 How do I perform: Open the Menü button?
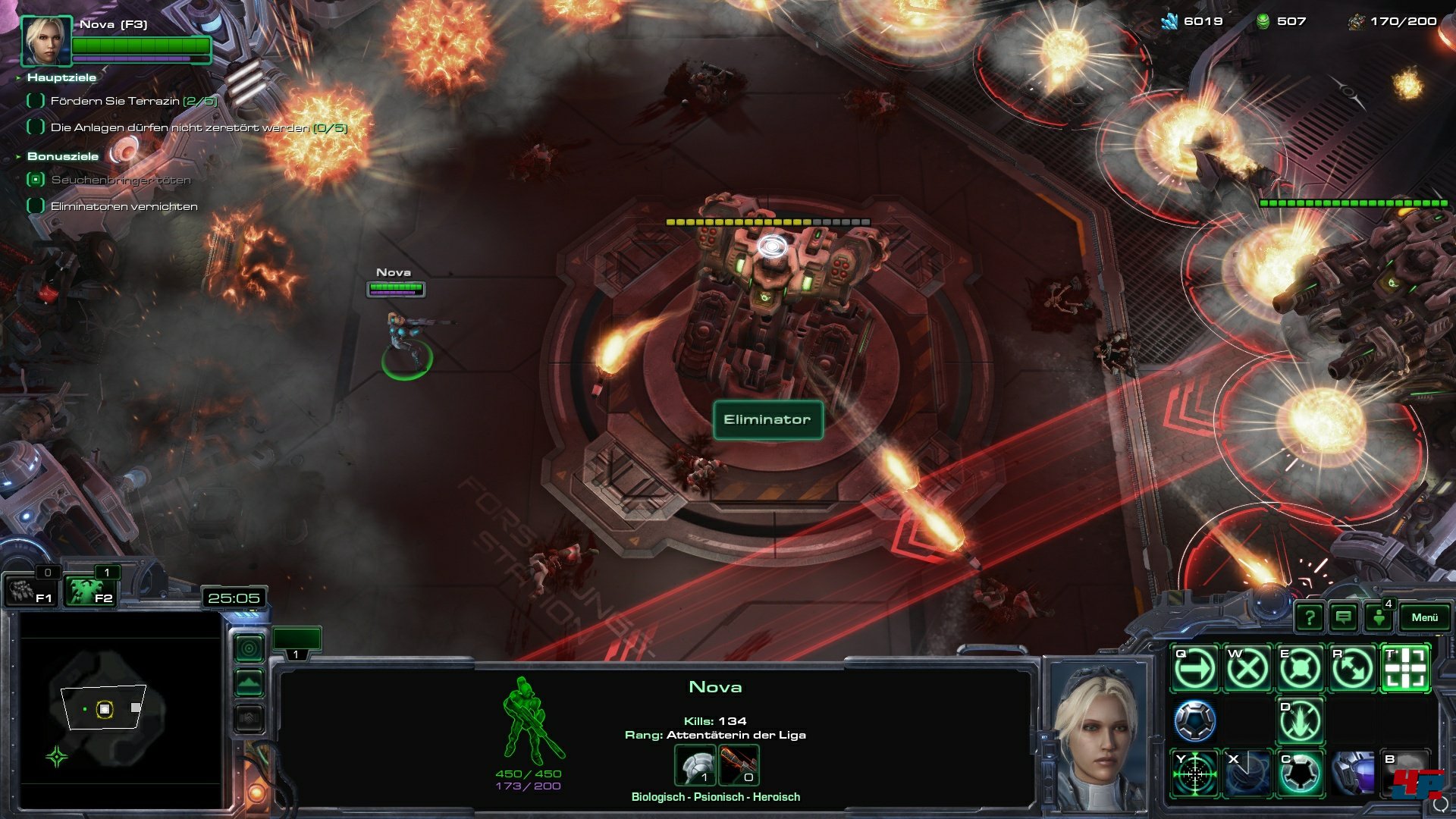pyautogui.click(x=1424, y=617)
